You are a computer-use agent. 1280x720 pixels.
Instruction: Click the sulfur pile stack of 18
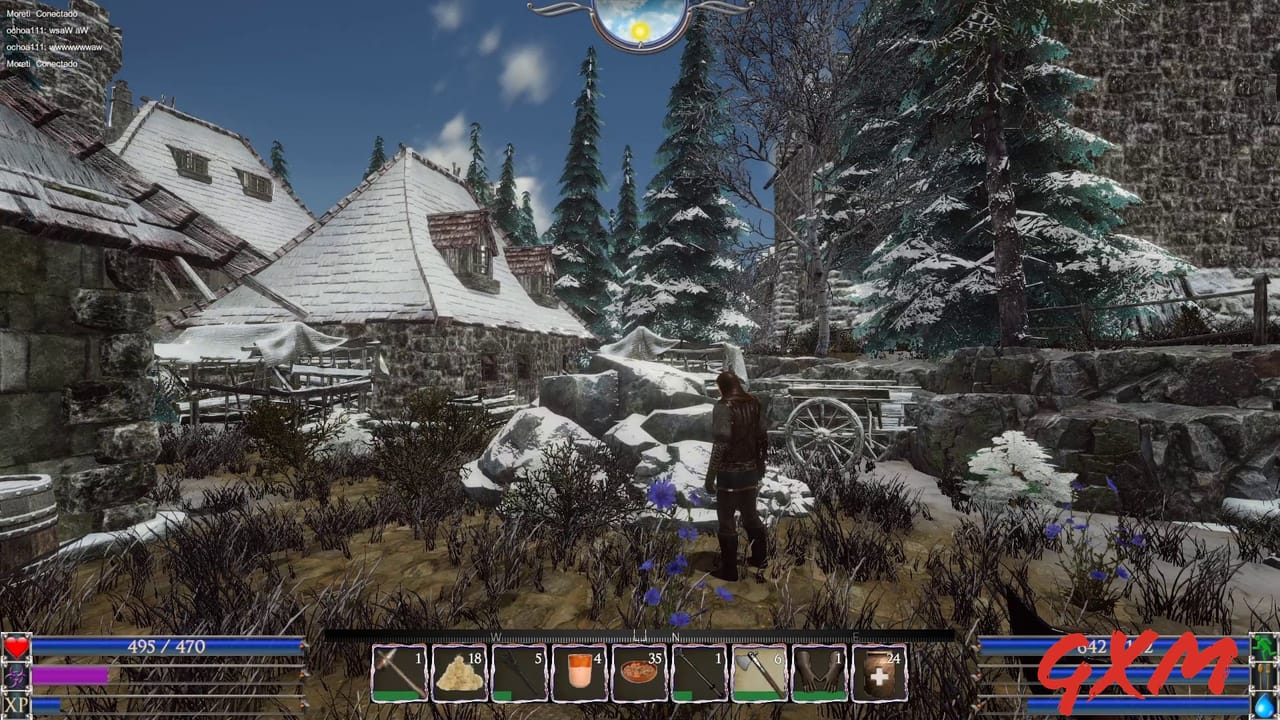458,672
